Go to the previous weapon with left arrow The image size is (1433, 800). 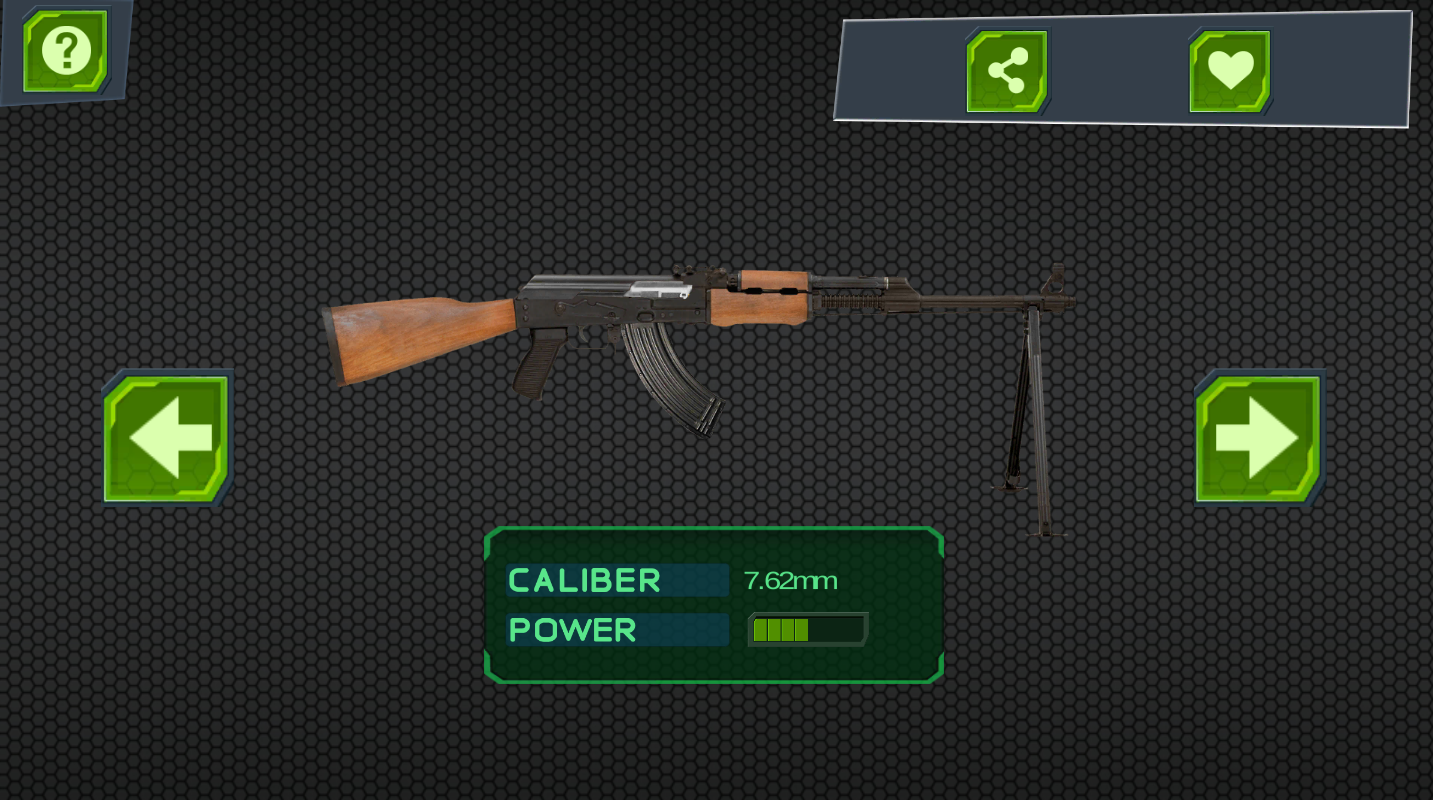[x=168, y=438]
